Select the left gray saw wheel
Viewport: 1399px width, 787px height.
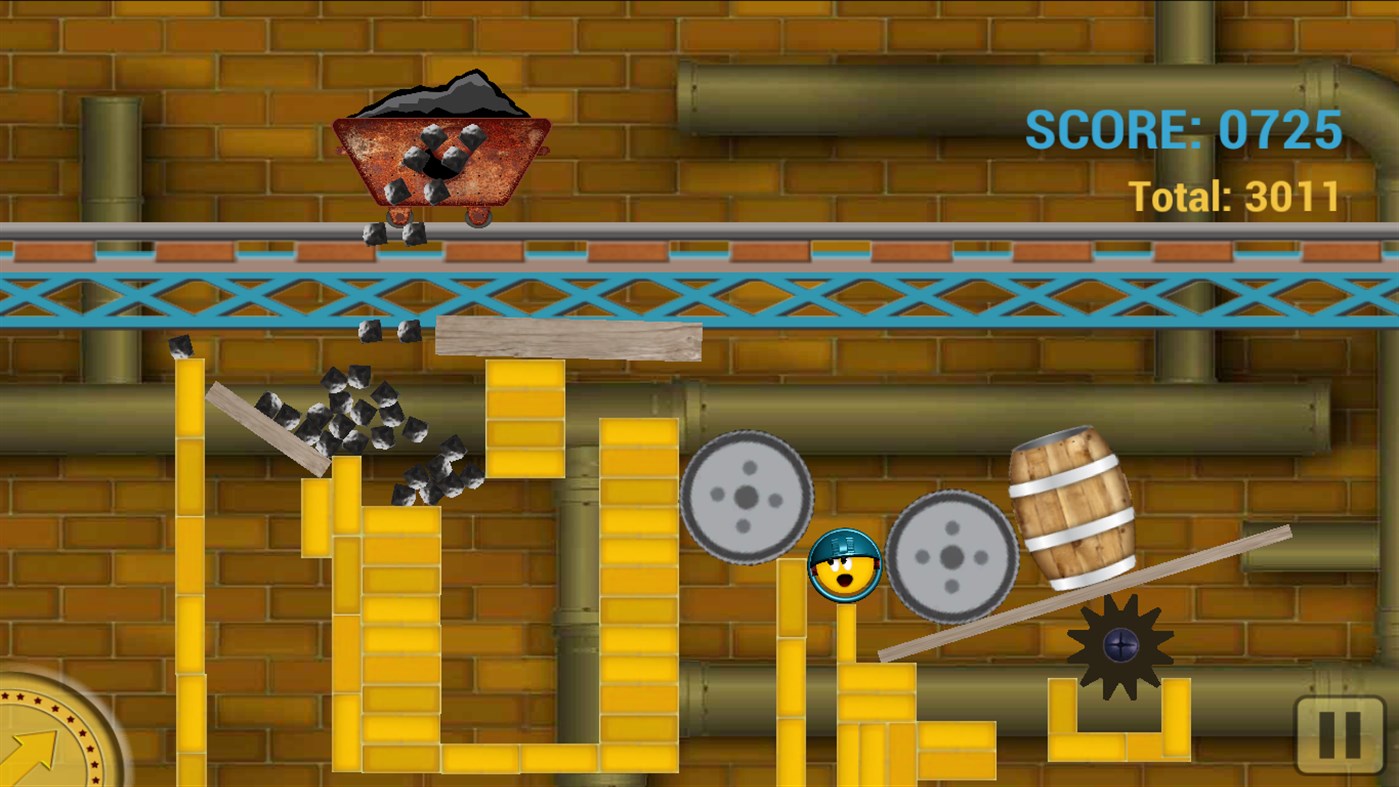pyautogui.click(x=747, y=496)
